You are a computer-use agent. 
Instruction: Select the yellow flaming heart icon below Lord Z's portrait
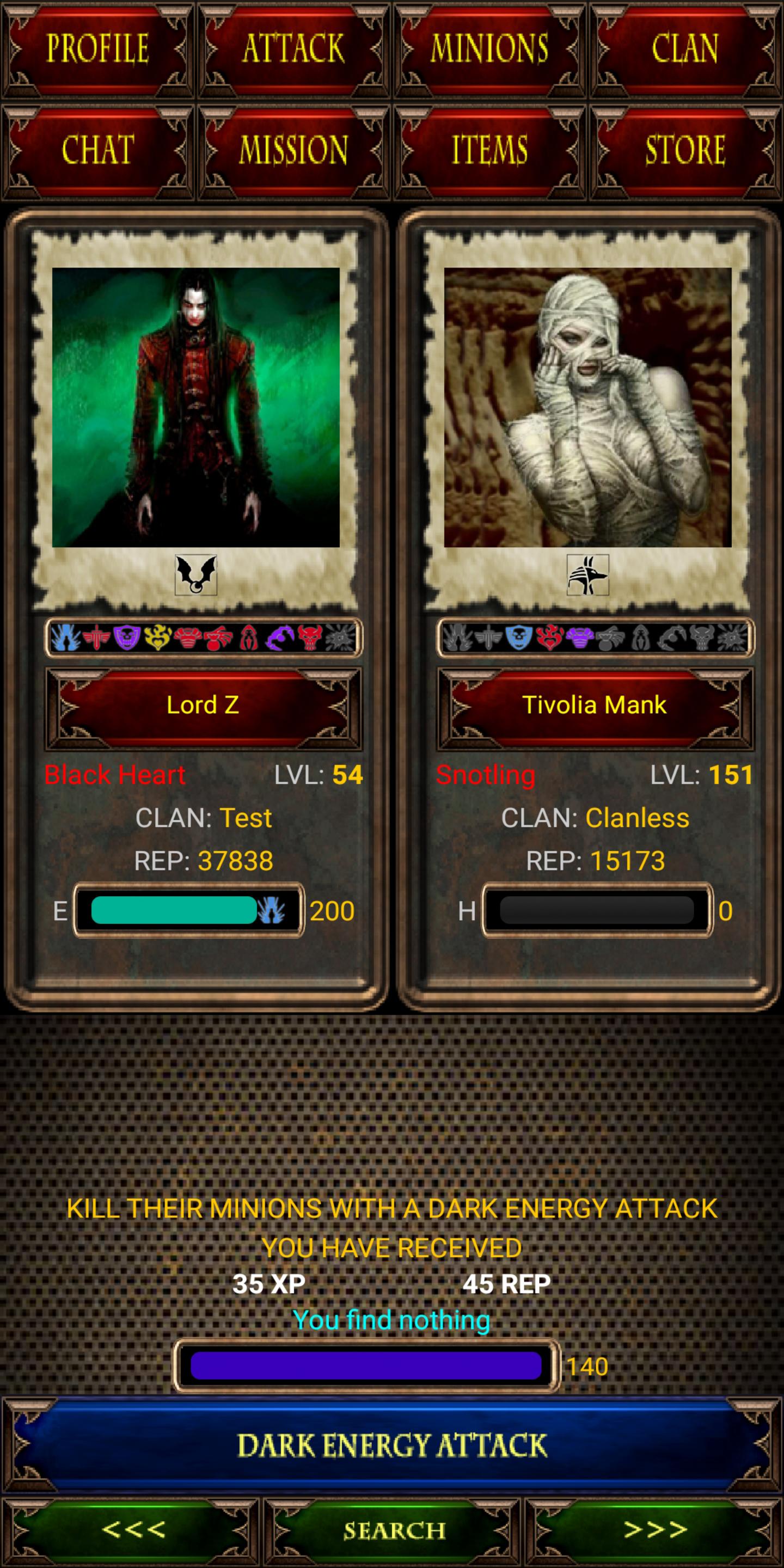(156, 638)
